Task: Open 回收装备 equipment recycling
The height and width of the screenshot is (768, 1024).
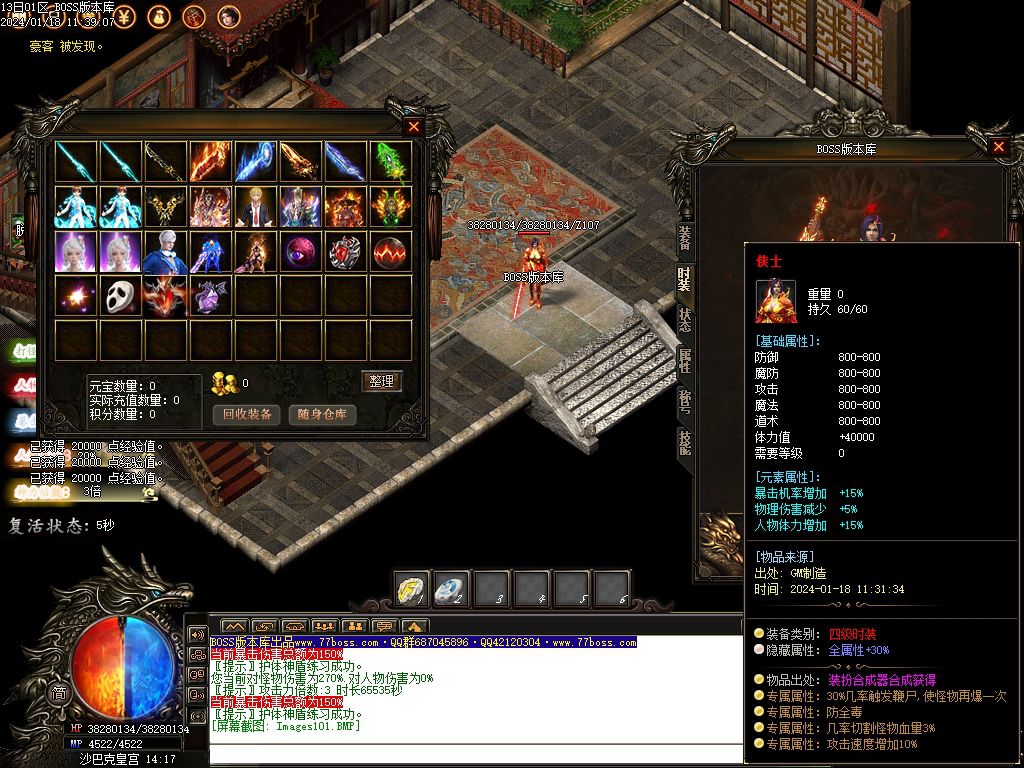Action: click(246, 414)
